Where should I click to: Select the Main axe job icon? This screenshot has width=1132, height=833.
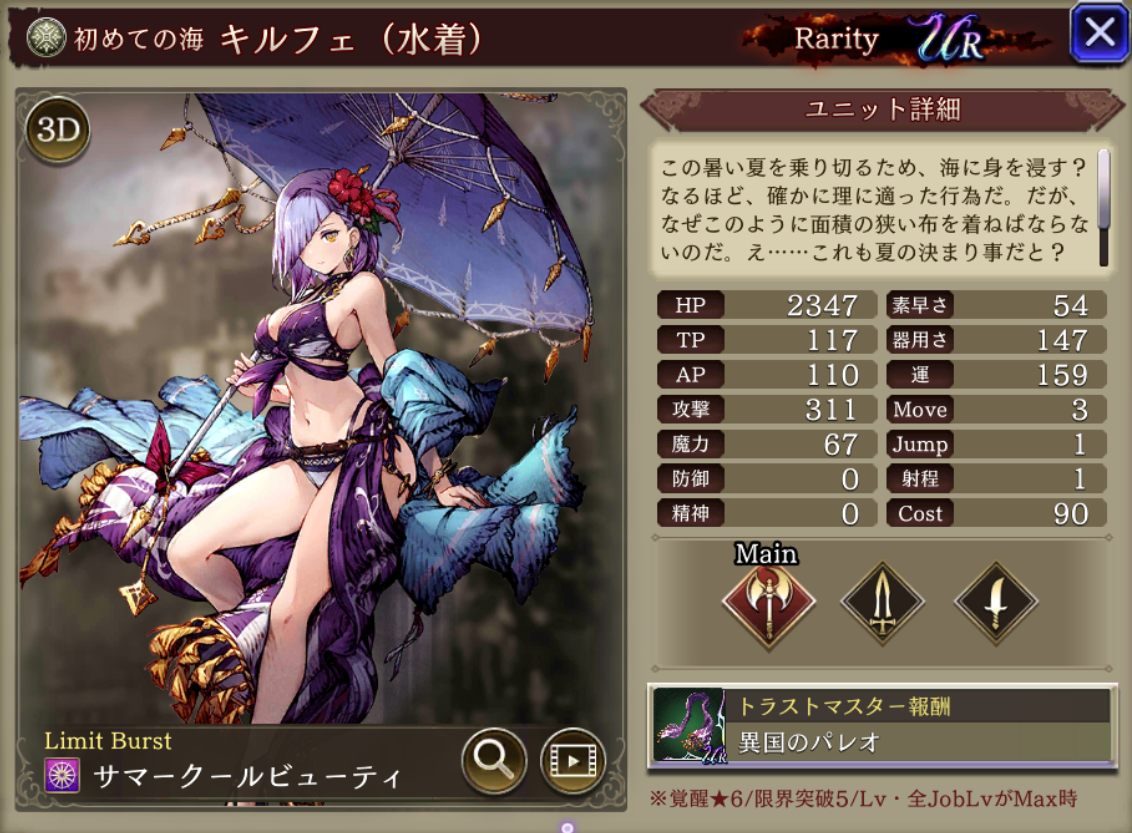[768, 602]
